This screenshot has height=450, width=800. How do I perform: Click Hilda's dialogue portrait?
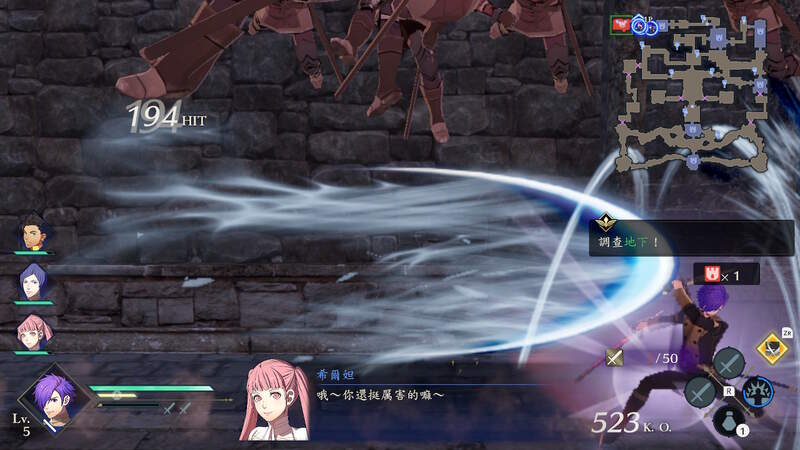coord(271,400)
